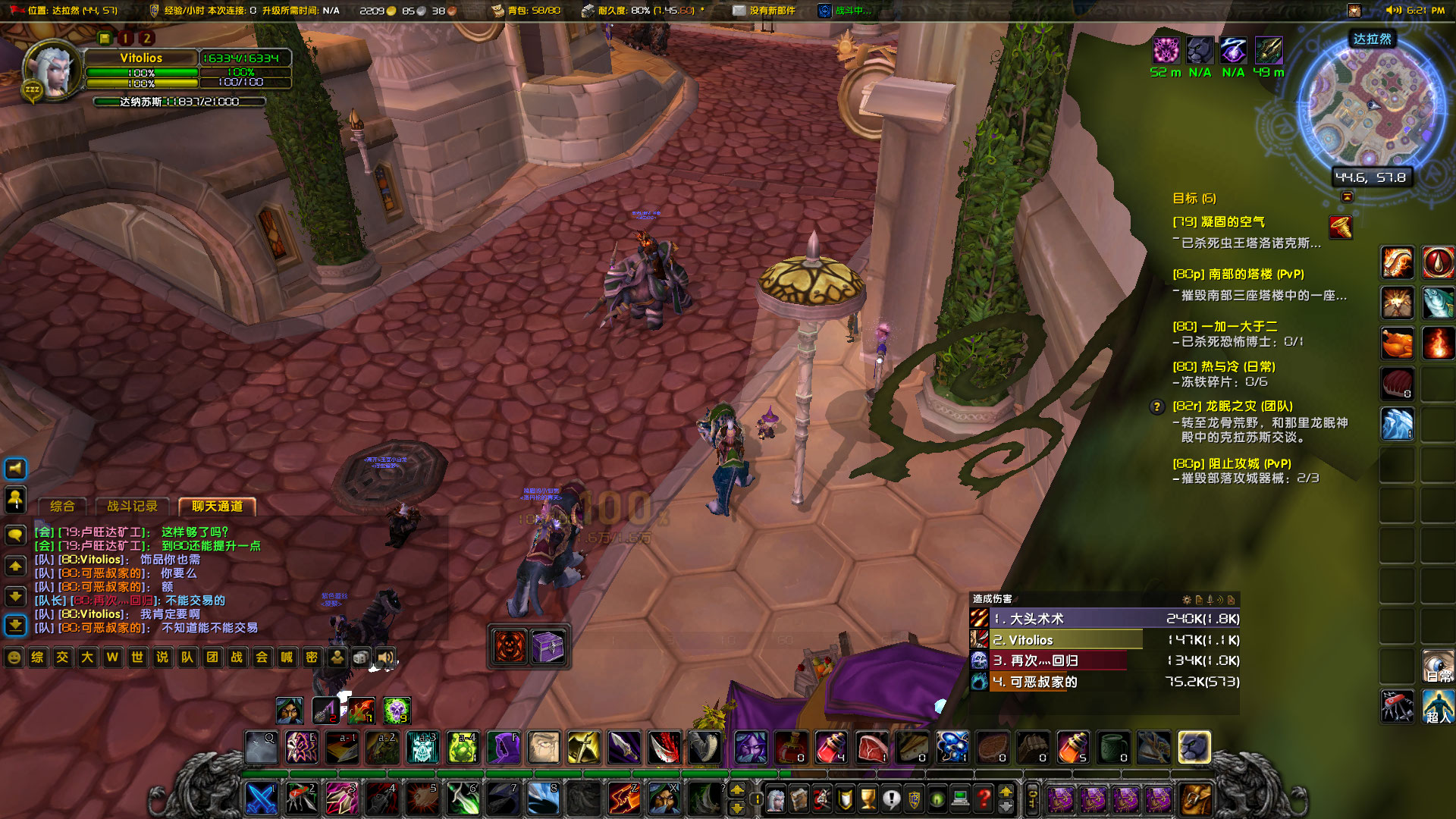Toggle the speaker icon on the chat frame's left edge
This screenshot has height=819, width=1456.
tap(14, 469)
